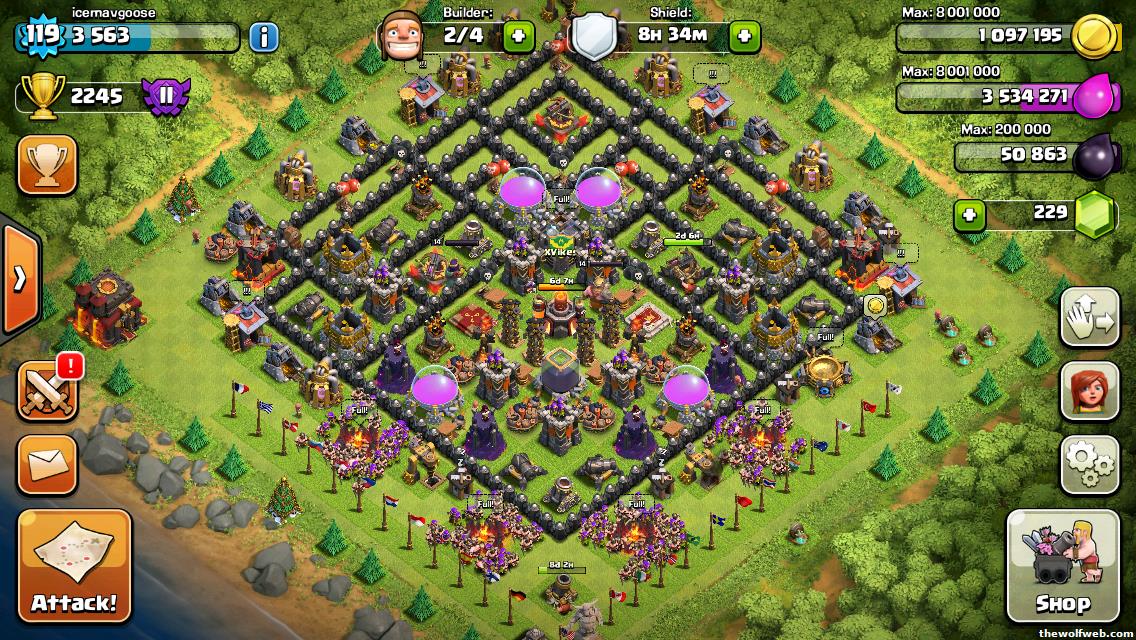Open the envelope messages inbox
The image size is (1136, 640).
point(47,465)
